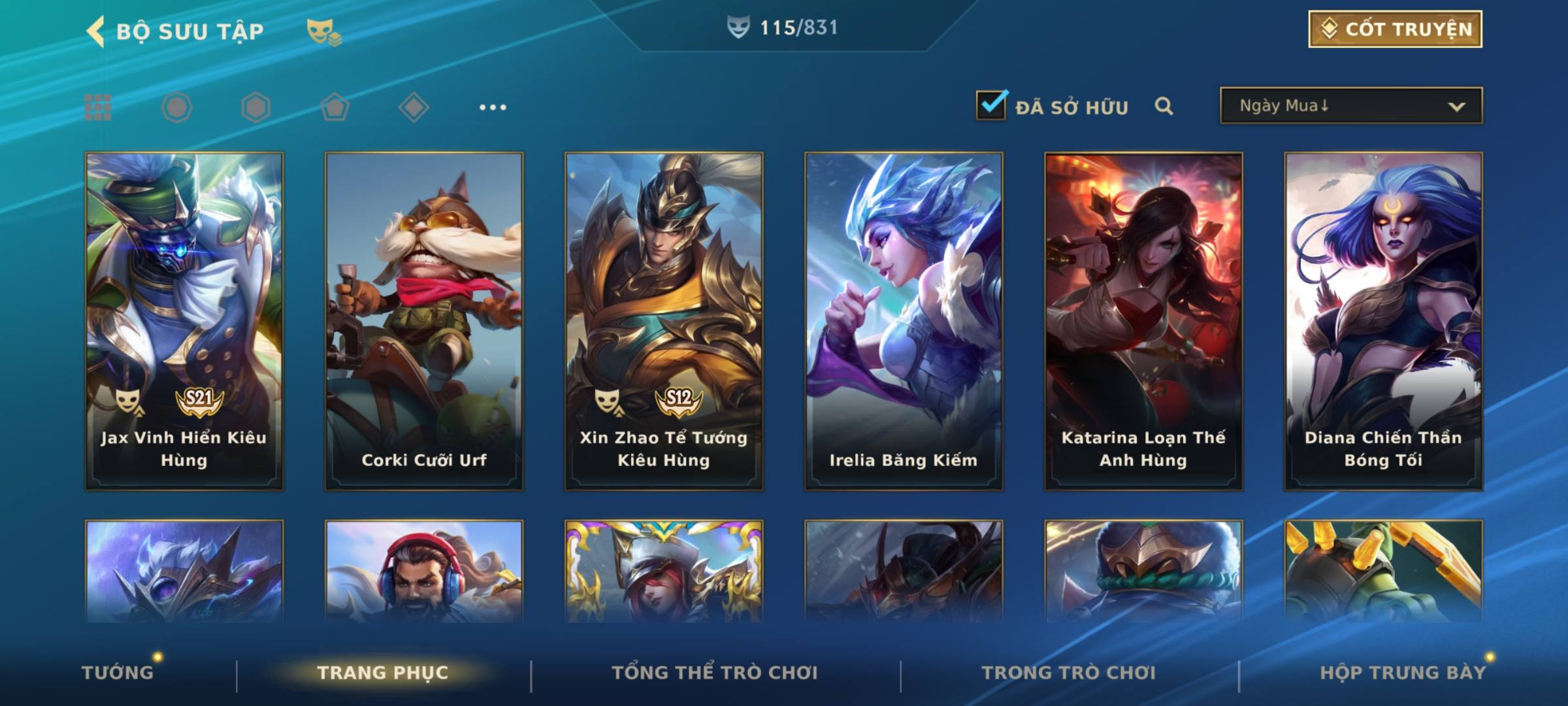The height and width of the screenshot is (706, 1568).
Task: Pick Xin Zhao Tể Tướng Kiêu Hùng skin
Action: 664,320
